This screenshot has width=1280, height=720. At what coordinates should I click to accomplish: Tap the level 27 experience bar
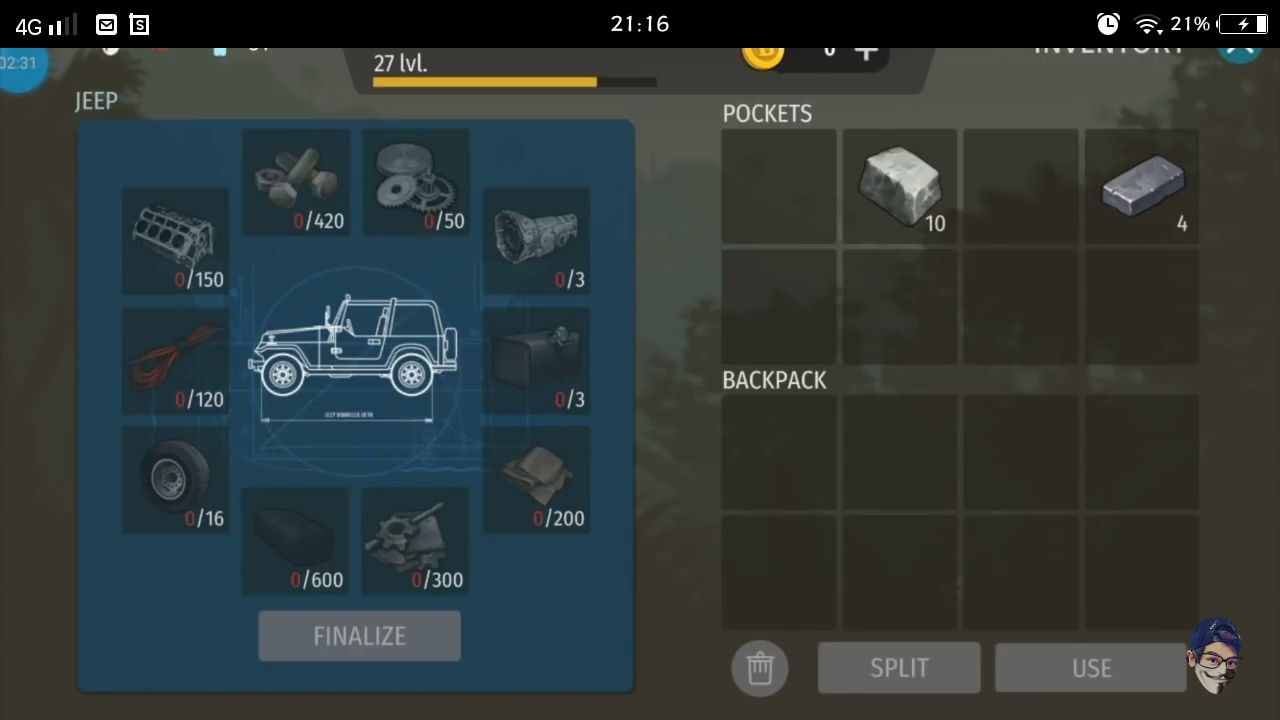484,81
